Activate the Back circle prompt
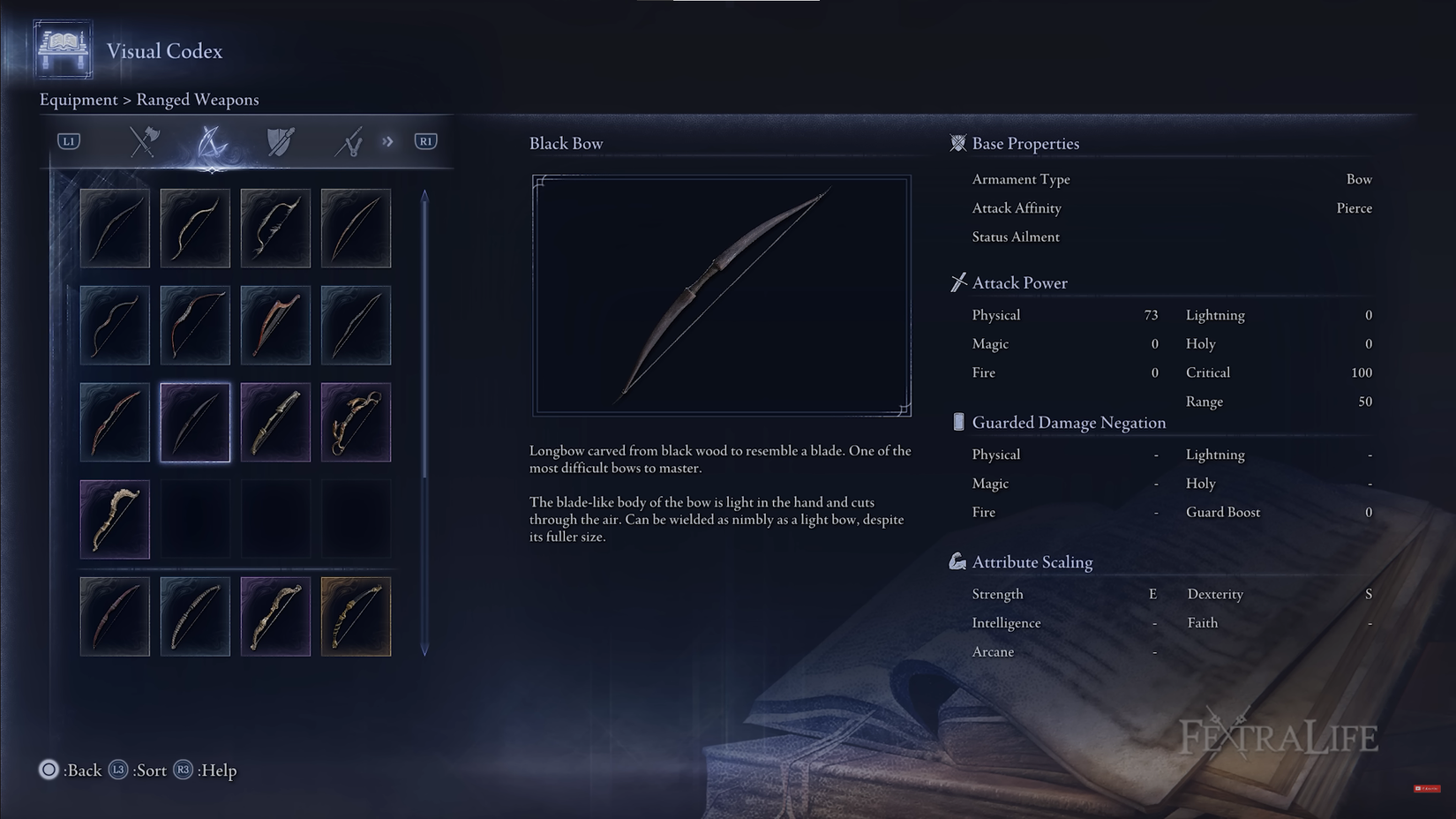Viewport: 1456px width, 819px height. click(x=49, y=770)
